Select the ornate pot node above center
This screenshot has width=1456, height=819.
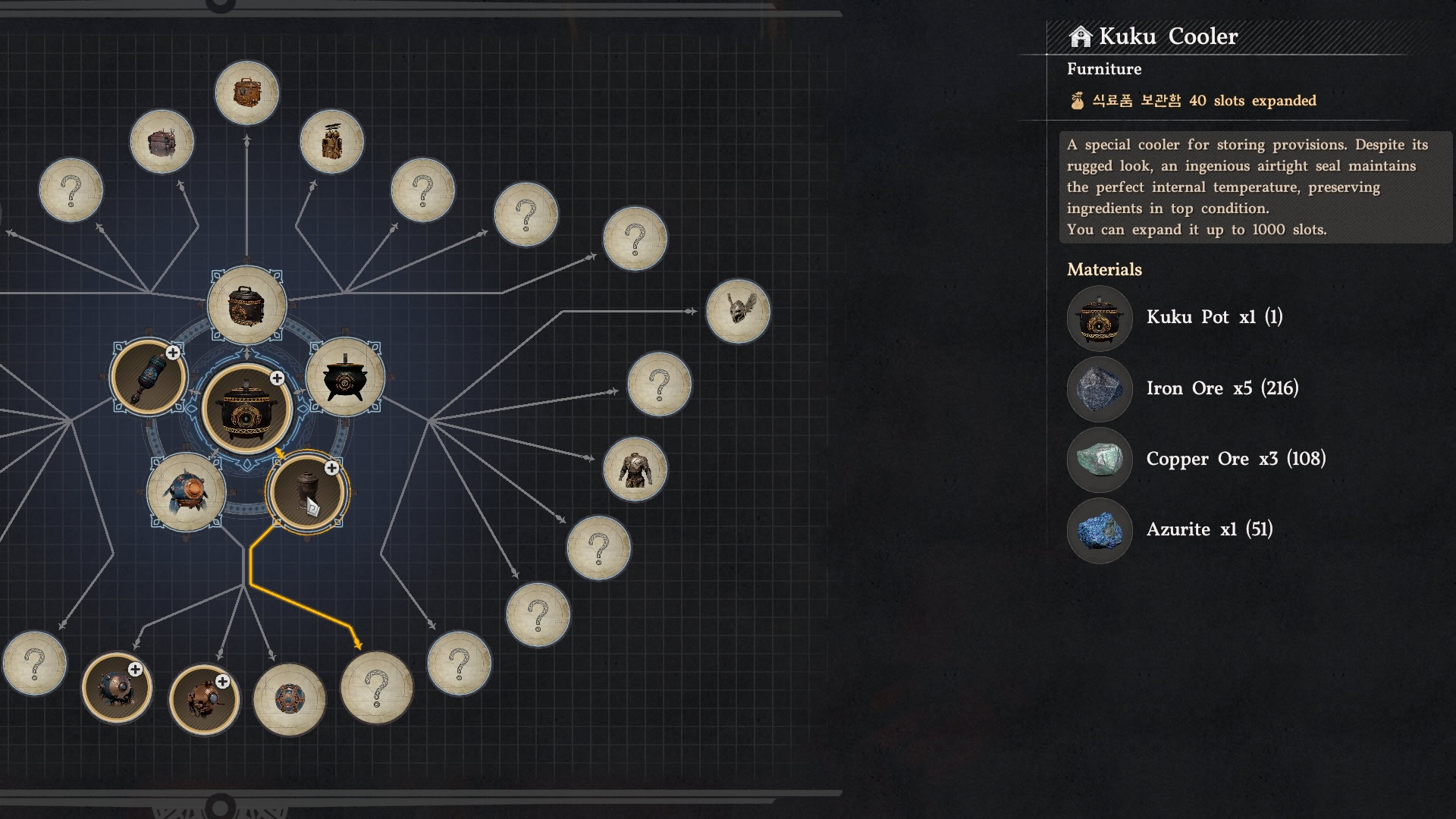click(246, 306)
